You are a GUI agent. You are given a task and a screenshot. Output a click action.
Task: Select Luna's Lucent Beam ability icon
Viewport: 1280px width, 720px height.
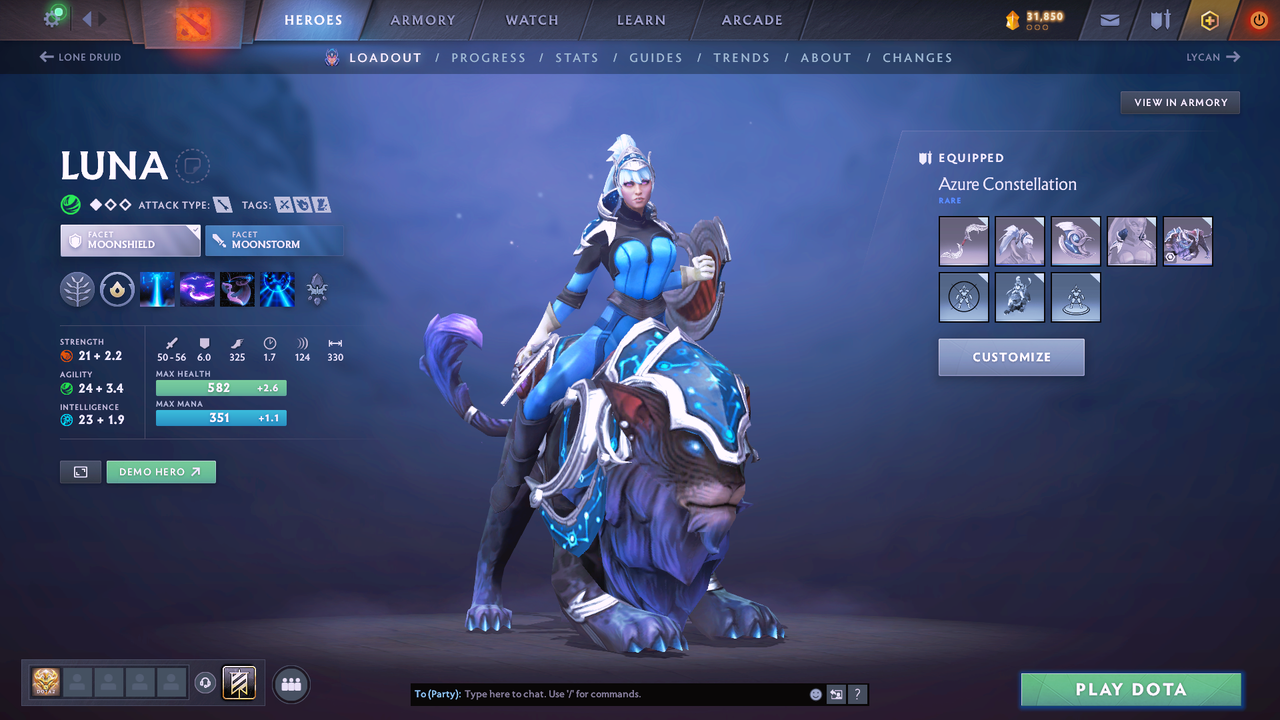(x=157, y=289)
